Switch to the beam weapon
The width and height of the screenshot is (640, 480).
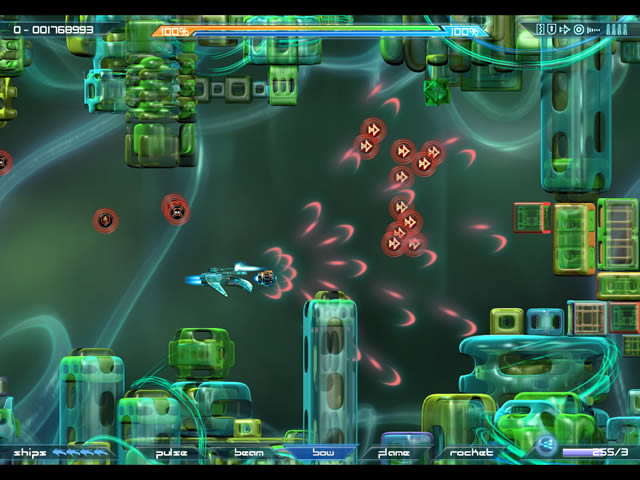pyautogui.click(x=248, y=453)
